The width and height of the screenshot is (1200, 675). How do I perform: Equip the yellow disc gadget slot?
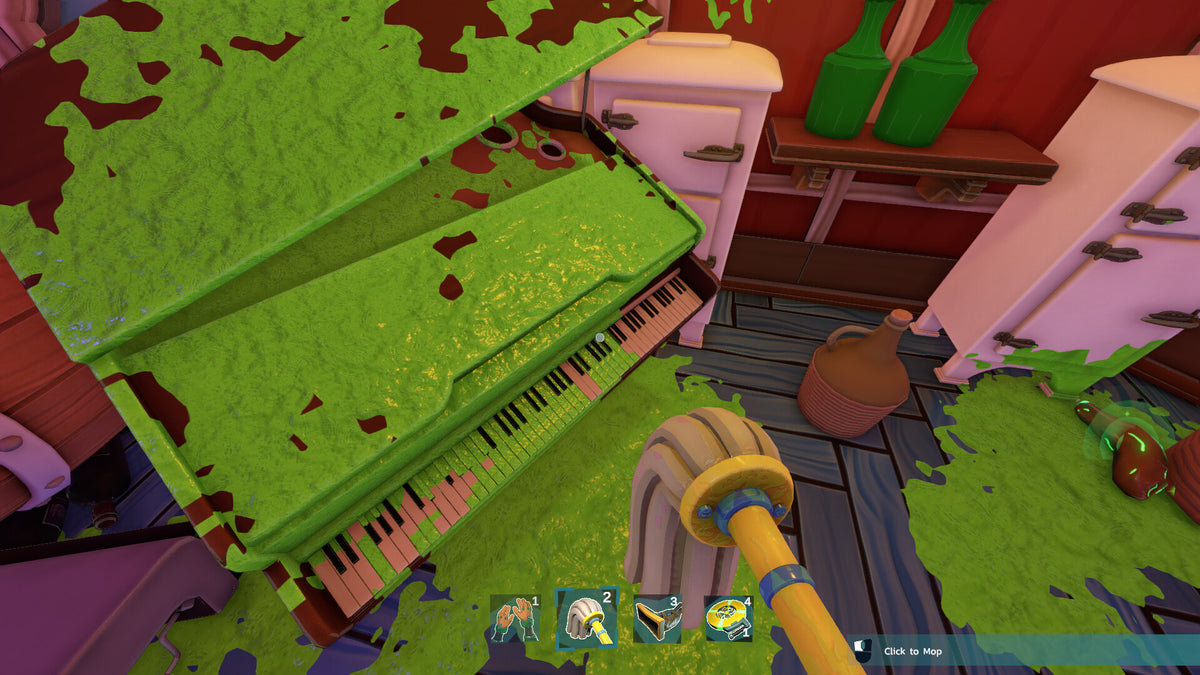(x=728, y=618)
